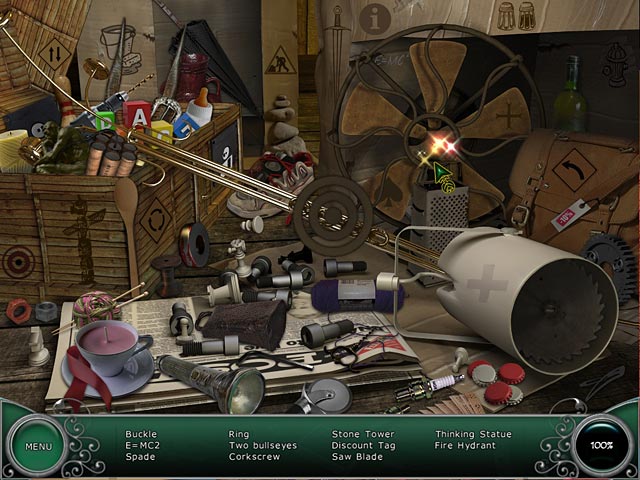Select the Stone Tower entry

[x=362, y=434]
